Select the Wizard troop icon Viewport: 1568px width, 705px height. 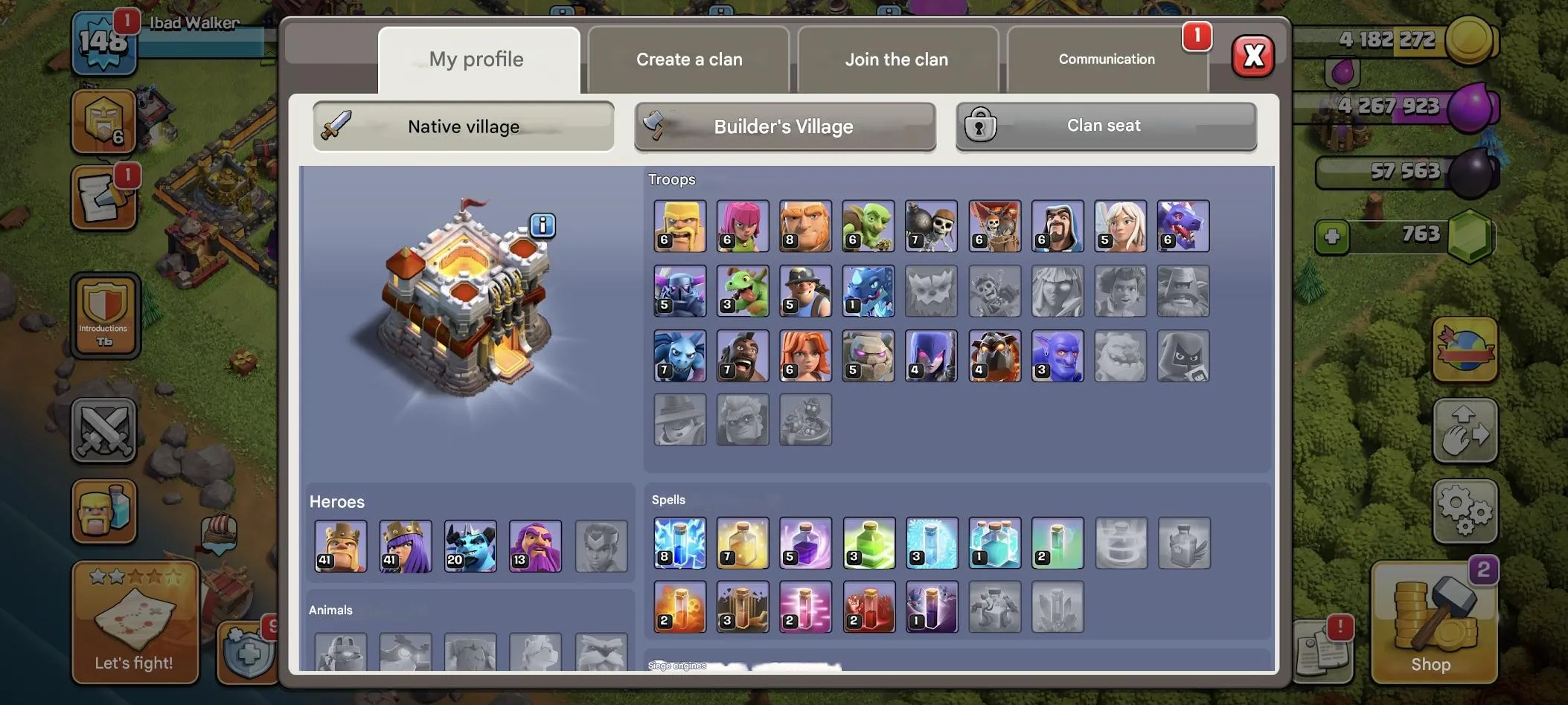coord(1057,225)
